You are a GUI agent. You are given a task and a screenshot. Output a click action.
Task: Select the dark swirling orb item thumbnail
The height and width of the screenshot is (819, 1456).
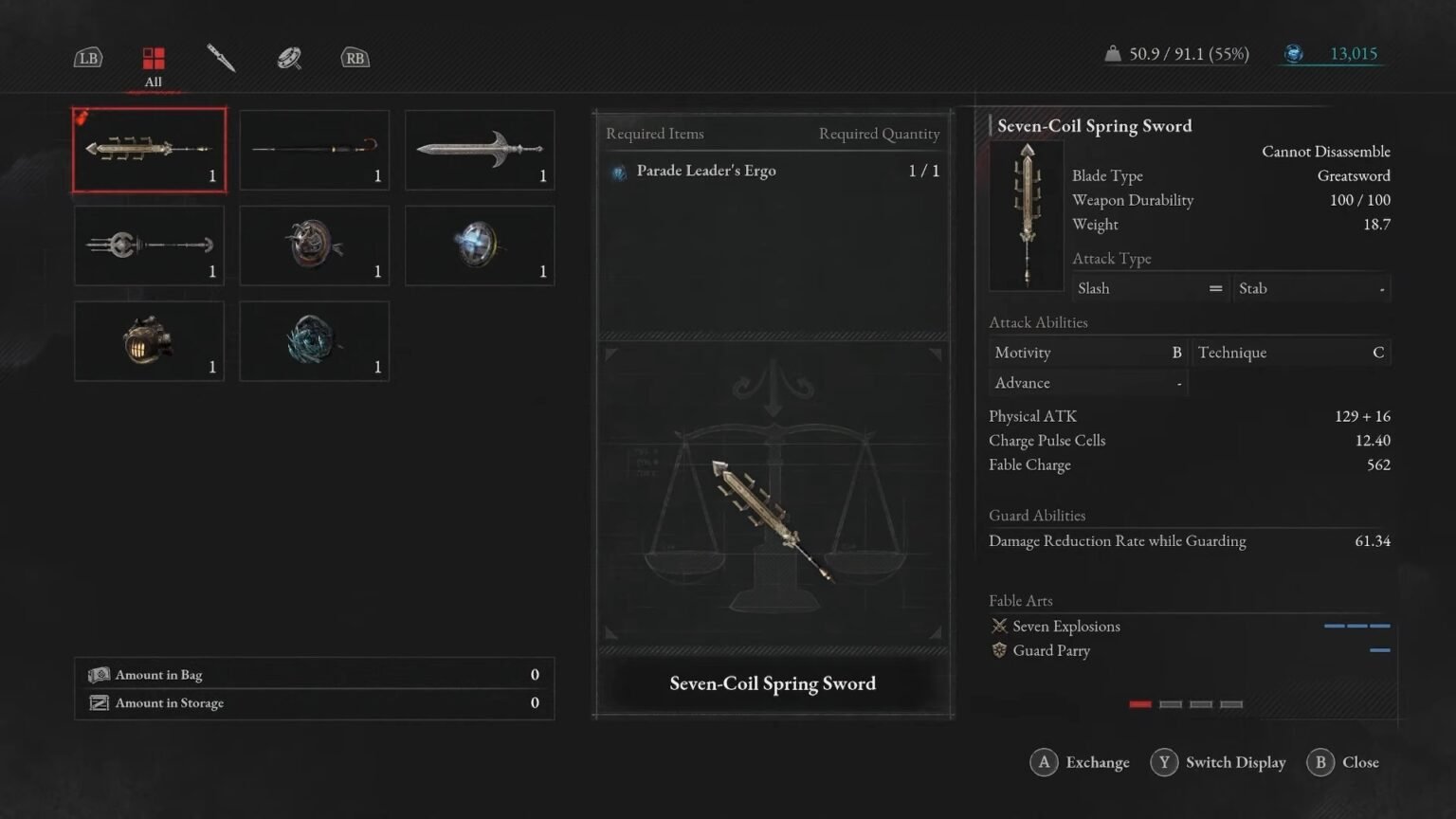click(314, 340)
